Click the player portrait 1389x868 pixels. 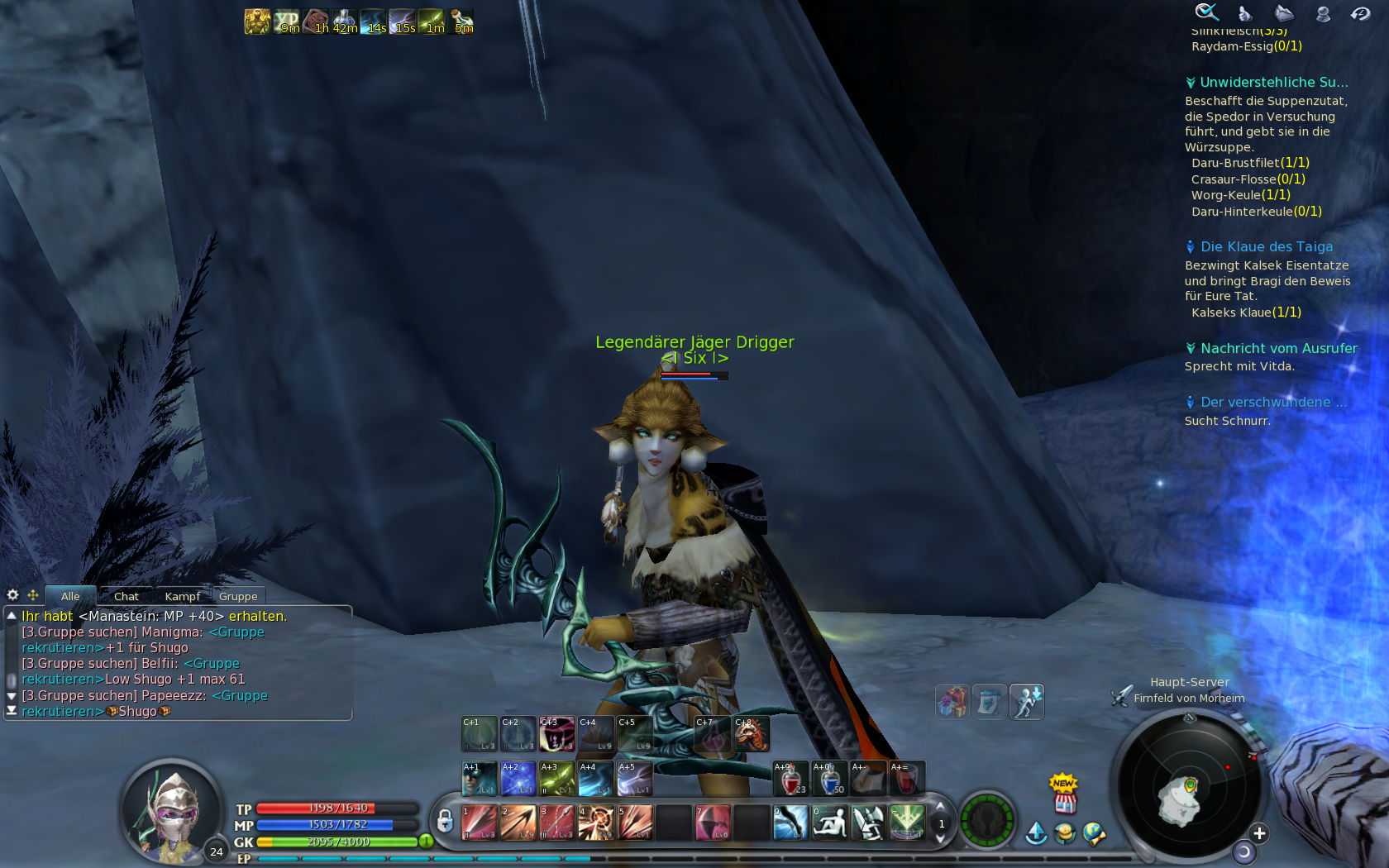[173, 810]
